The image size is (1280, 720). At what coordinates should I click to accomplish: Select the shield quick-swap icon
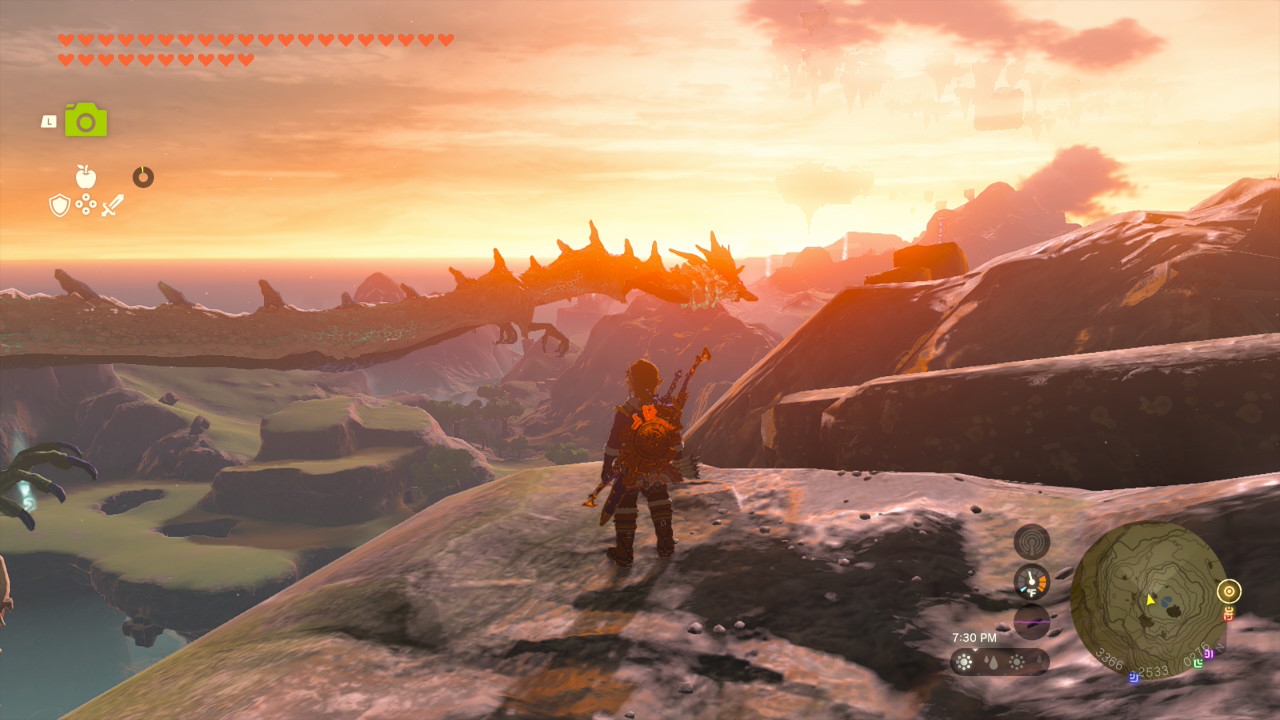point(59,205)
